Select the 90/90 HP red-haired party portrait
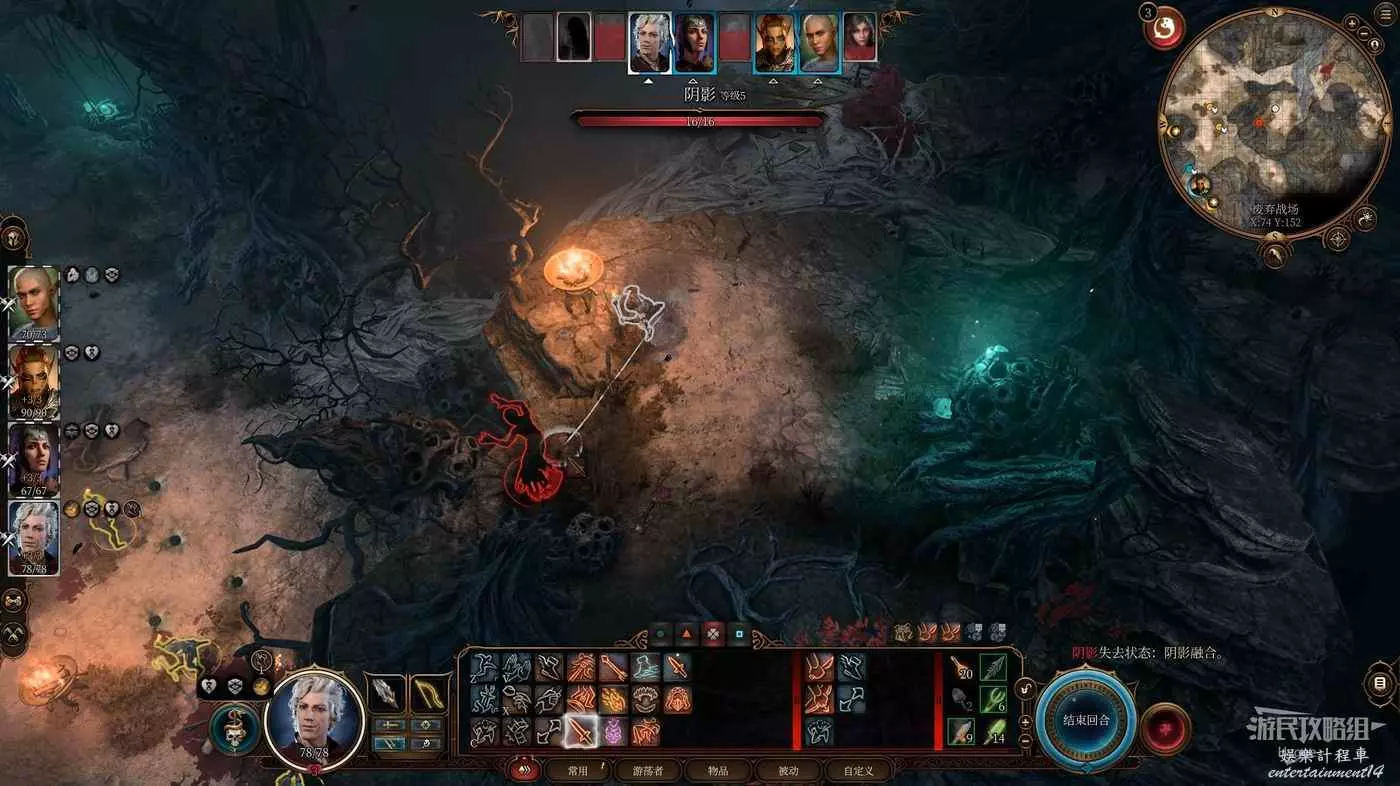 (34, 380)
